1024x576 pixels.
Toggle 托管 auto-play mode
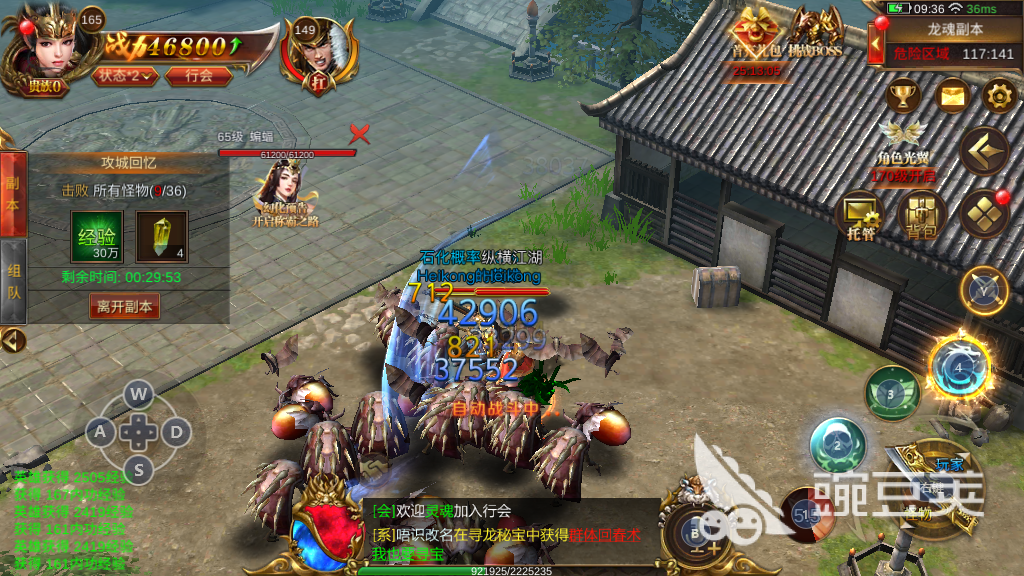coord(862,213)
